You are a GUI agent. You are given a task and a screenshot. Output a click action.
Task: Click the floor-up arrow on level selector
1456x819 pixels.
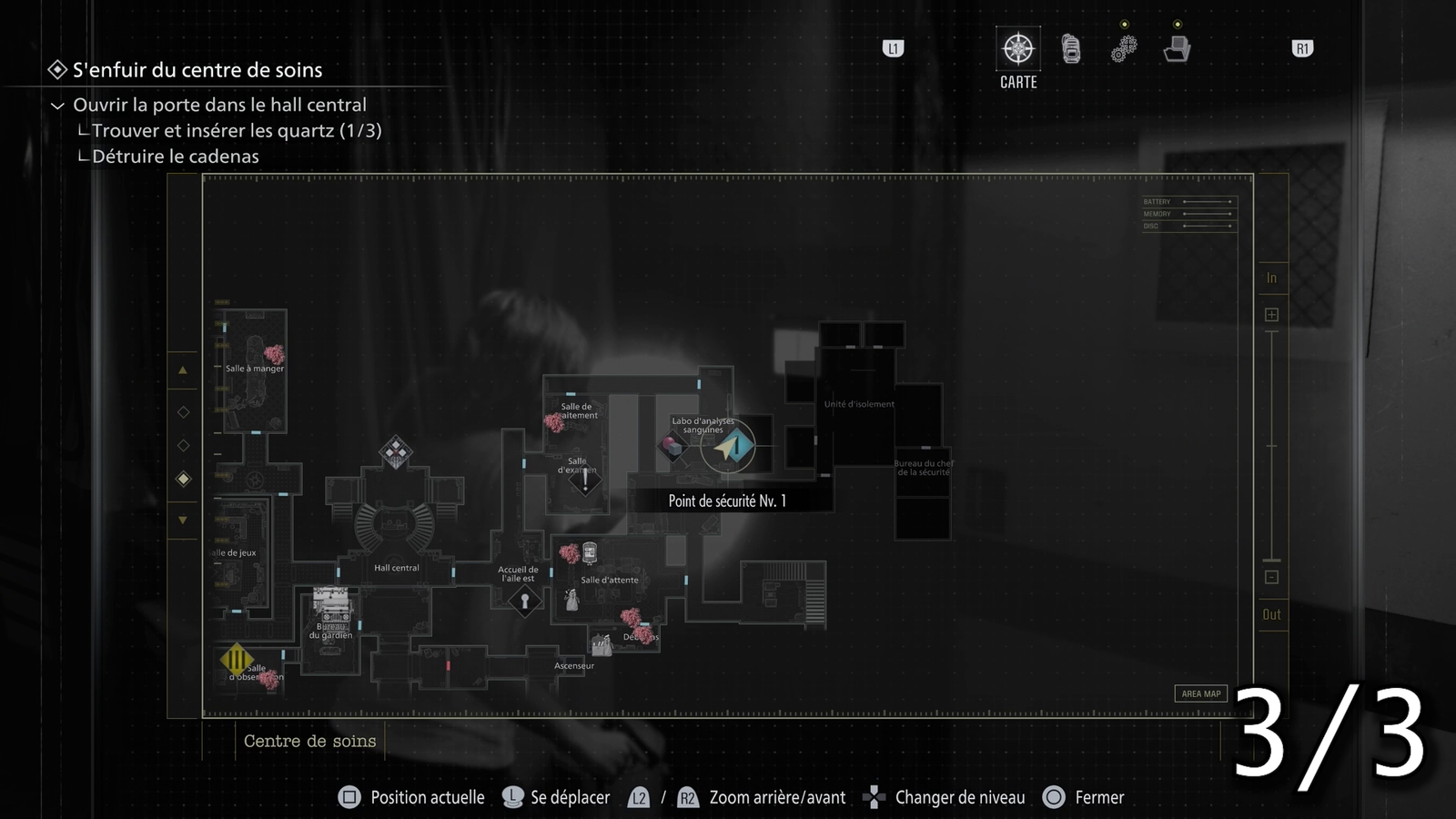coord(183,370)
